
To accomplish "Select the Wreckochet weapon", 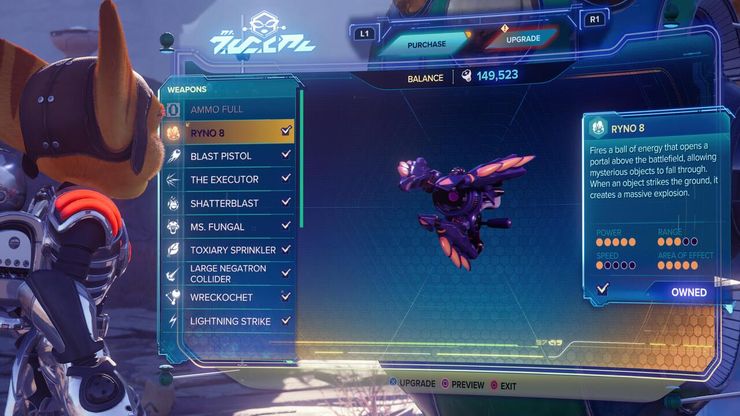I will click(x=228, y=297).
